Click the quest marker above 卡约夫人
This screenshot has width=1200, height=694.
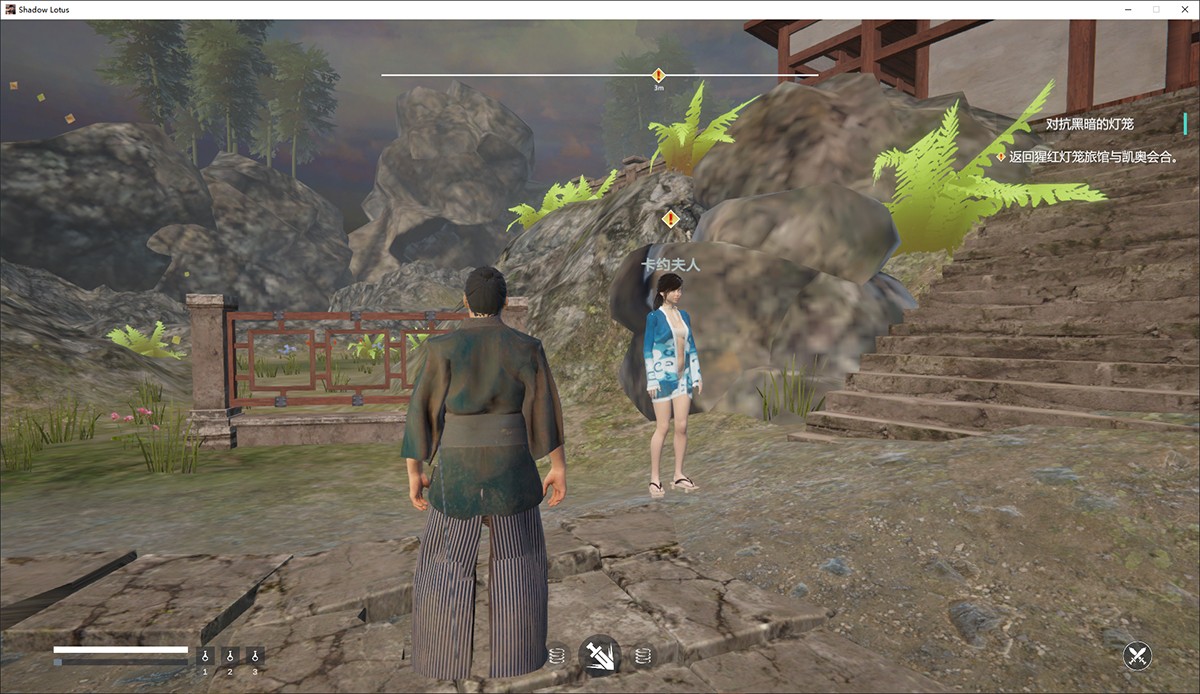[670, 219]
